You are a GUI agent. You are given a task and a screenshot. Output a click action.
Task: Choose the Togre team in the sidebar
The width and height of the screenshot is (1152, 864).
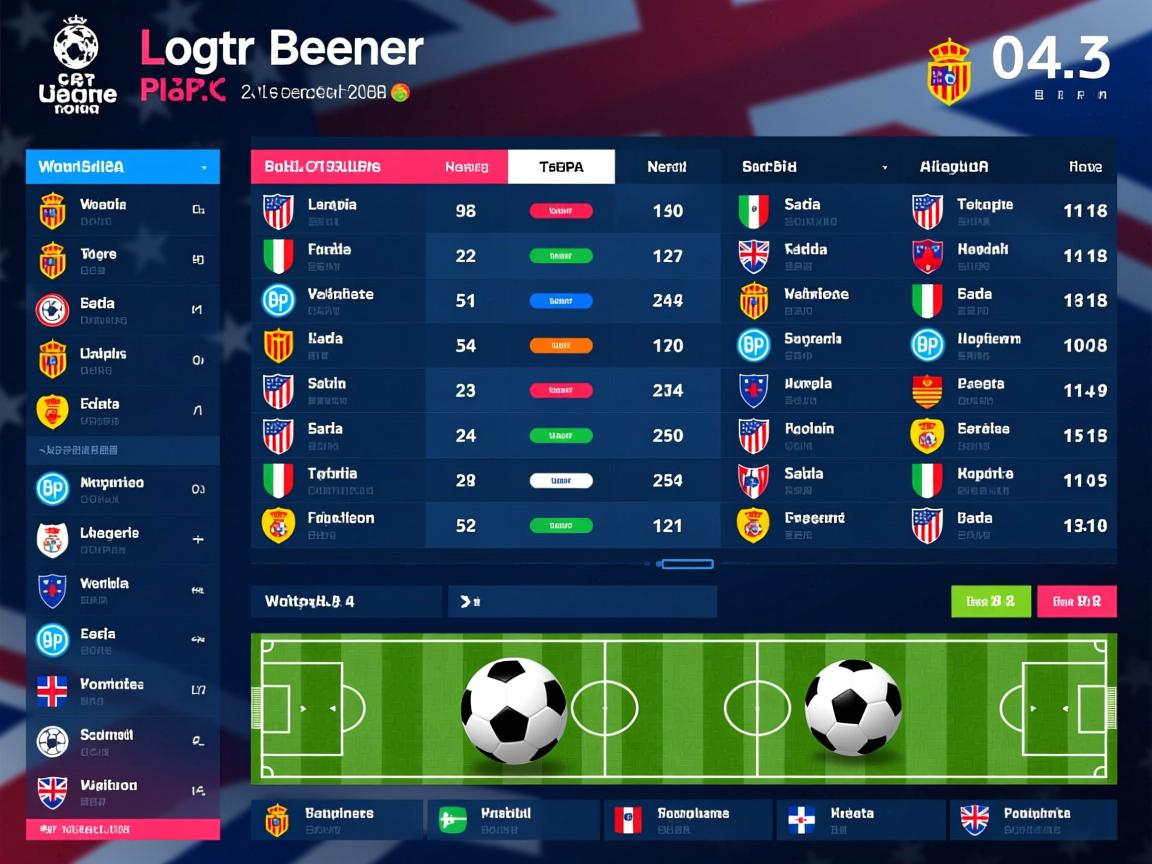pyautogui.click(x=122, y=260)
